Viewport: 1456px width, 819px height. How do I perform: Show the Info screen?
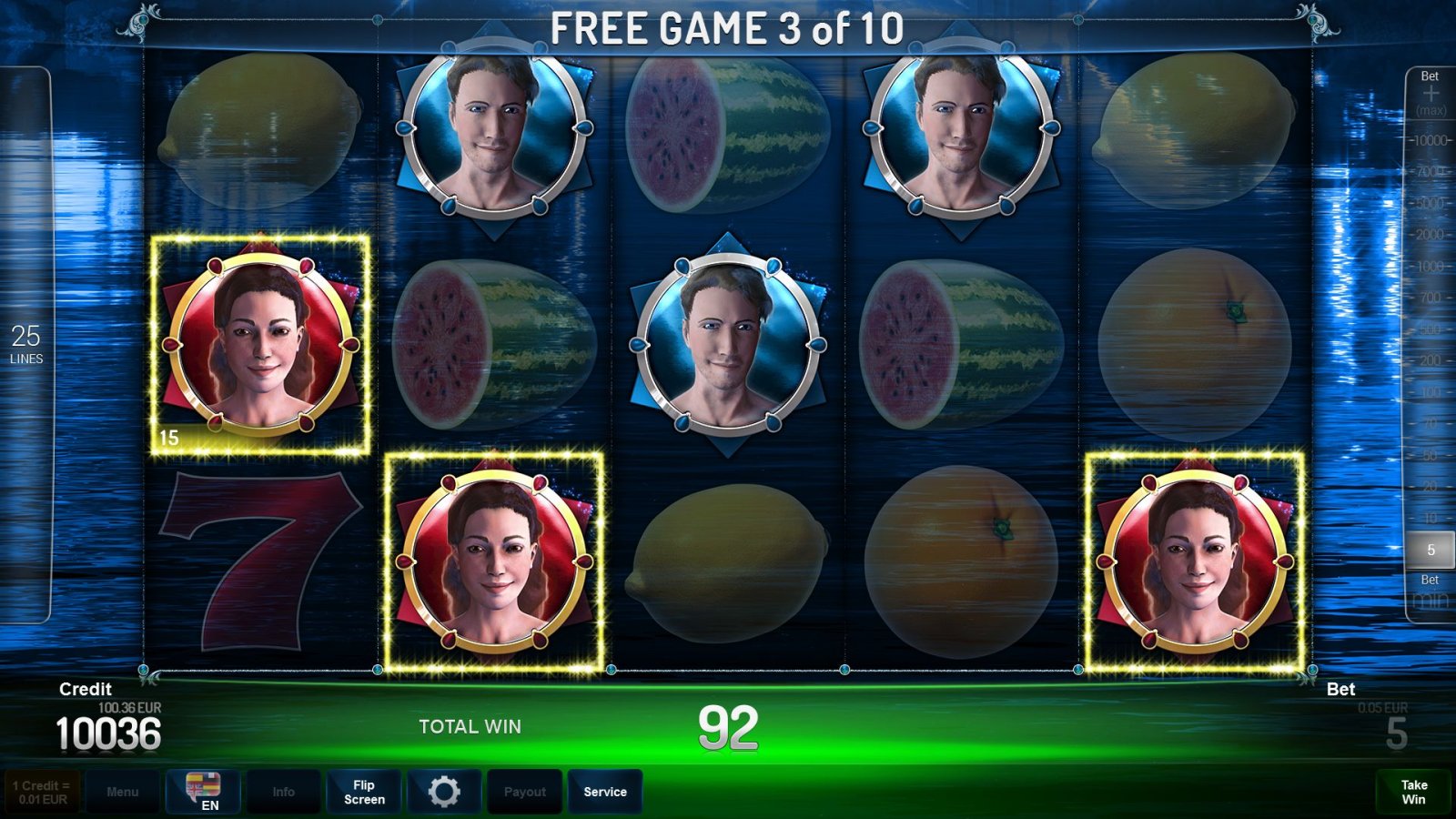coord(283,792)
